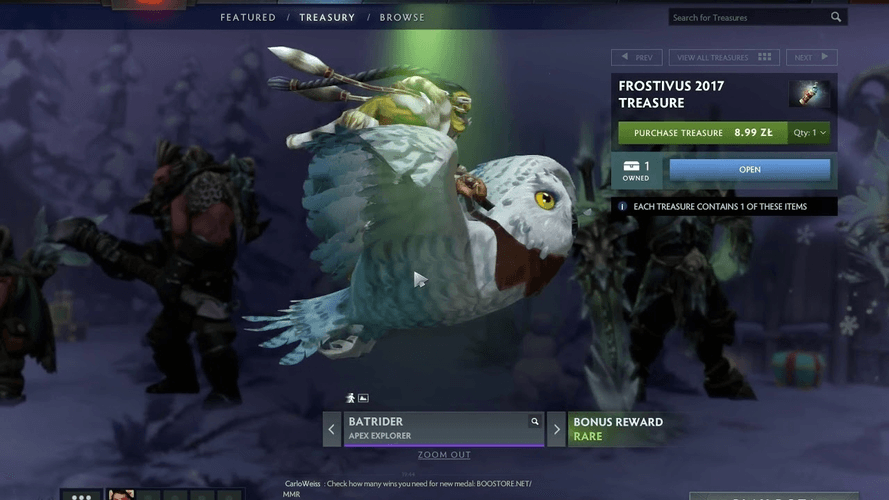The width and height of the screenshot is (889, 500).
Task: Click the Zoom Out link
Action: tap(444, 455)
